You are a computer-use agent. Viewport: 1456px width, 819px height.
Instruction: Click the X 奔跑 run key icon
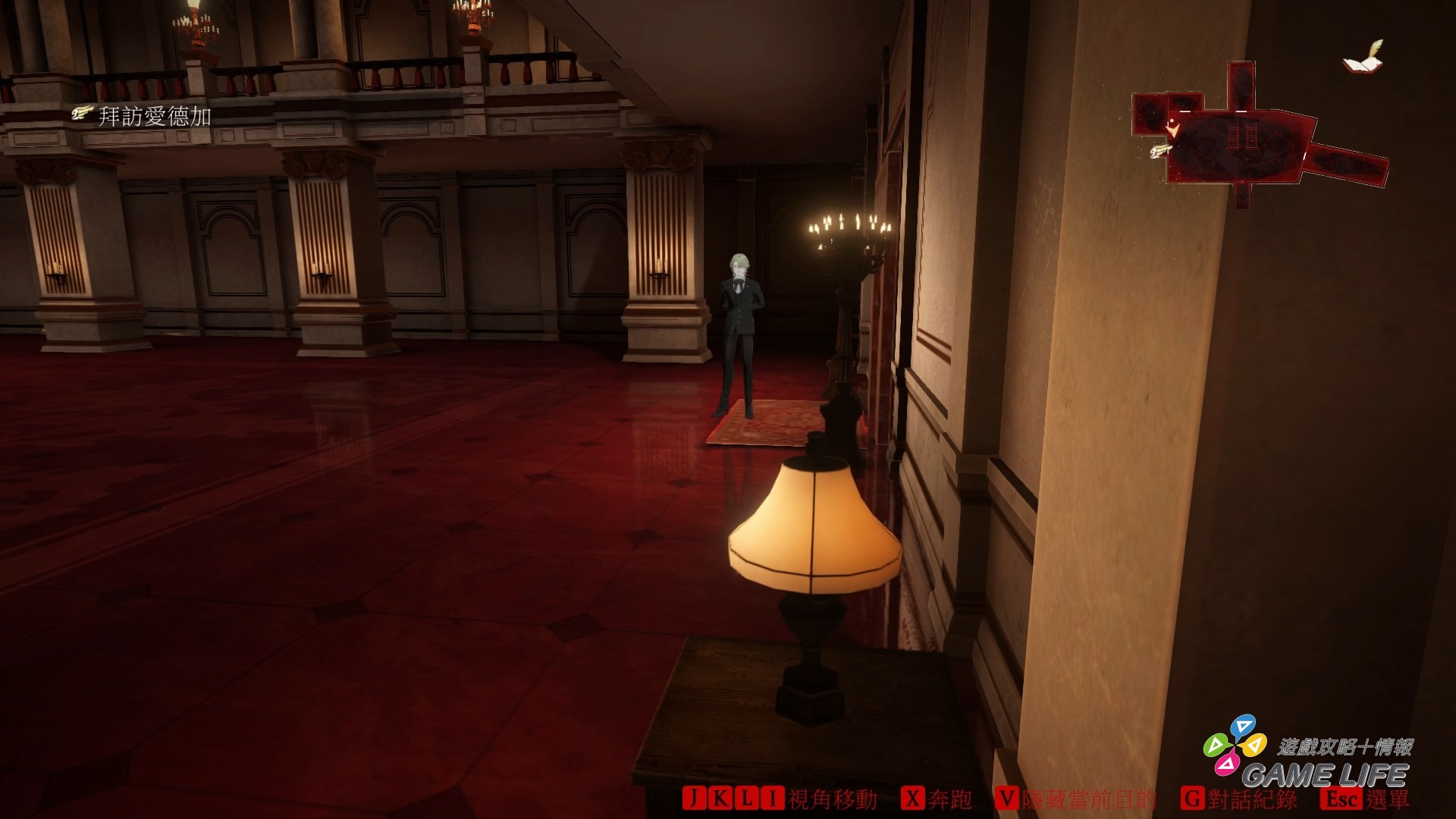point(914,798)
